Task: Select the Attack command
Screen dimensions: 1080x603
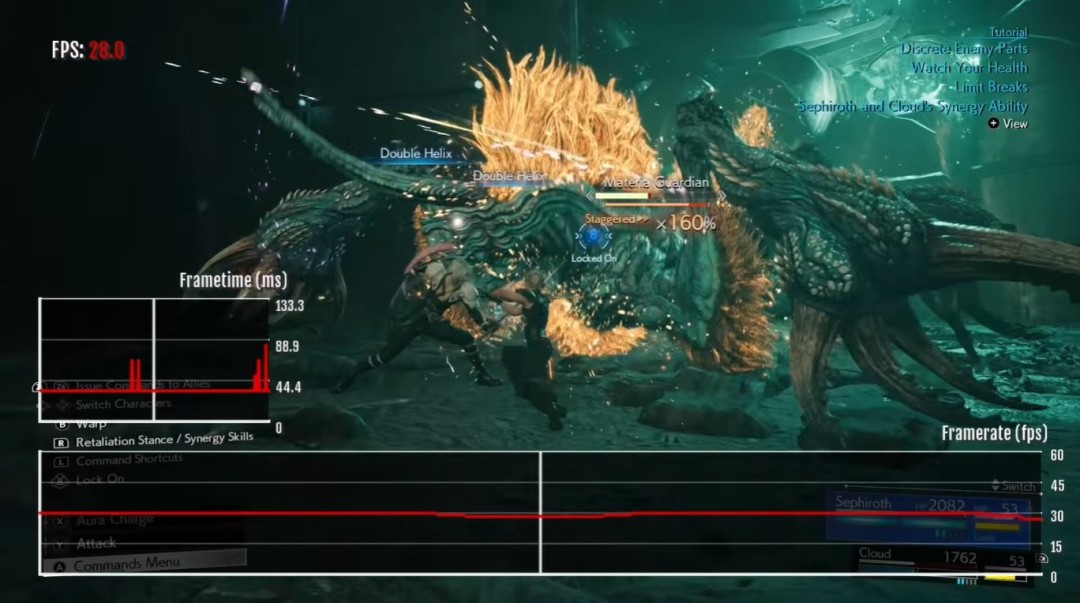Action: click(x=96, y=543)
